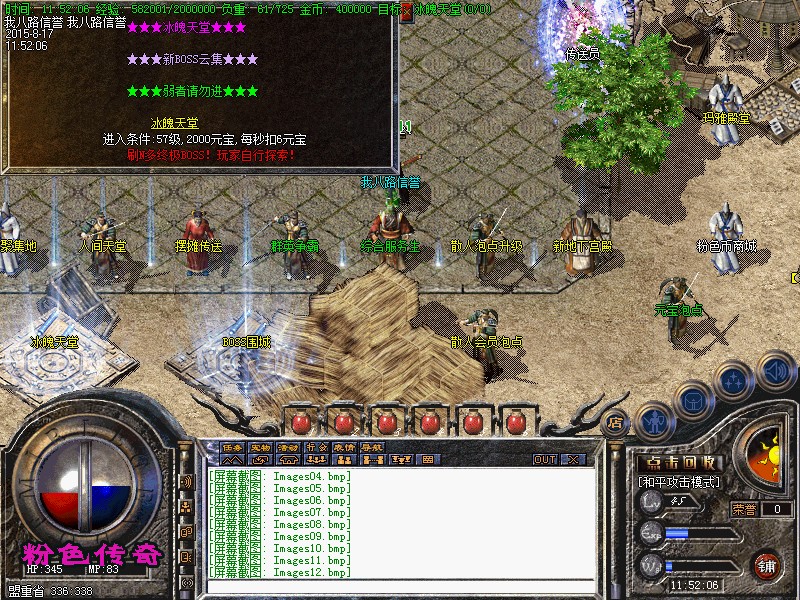
Task: Open the 宠物 pet tab
Action: coord(261,446)
